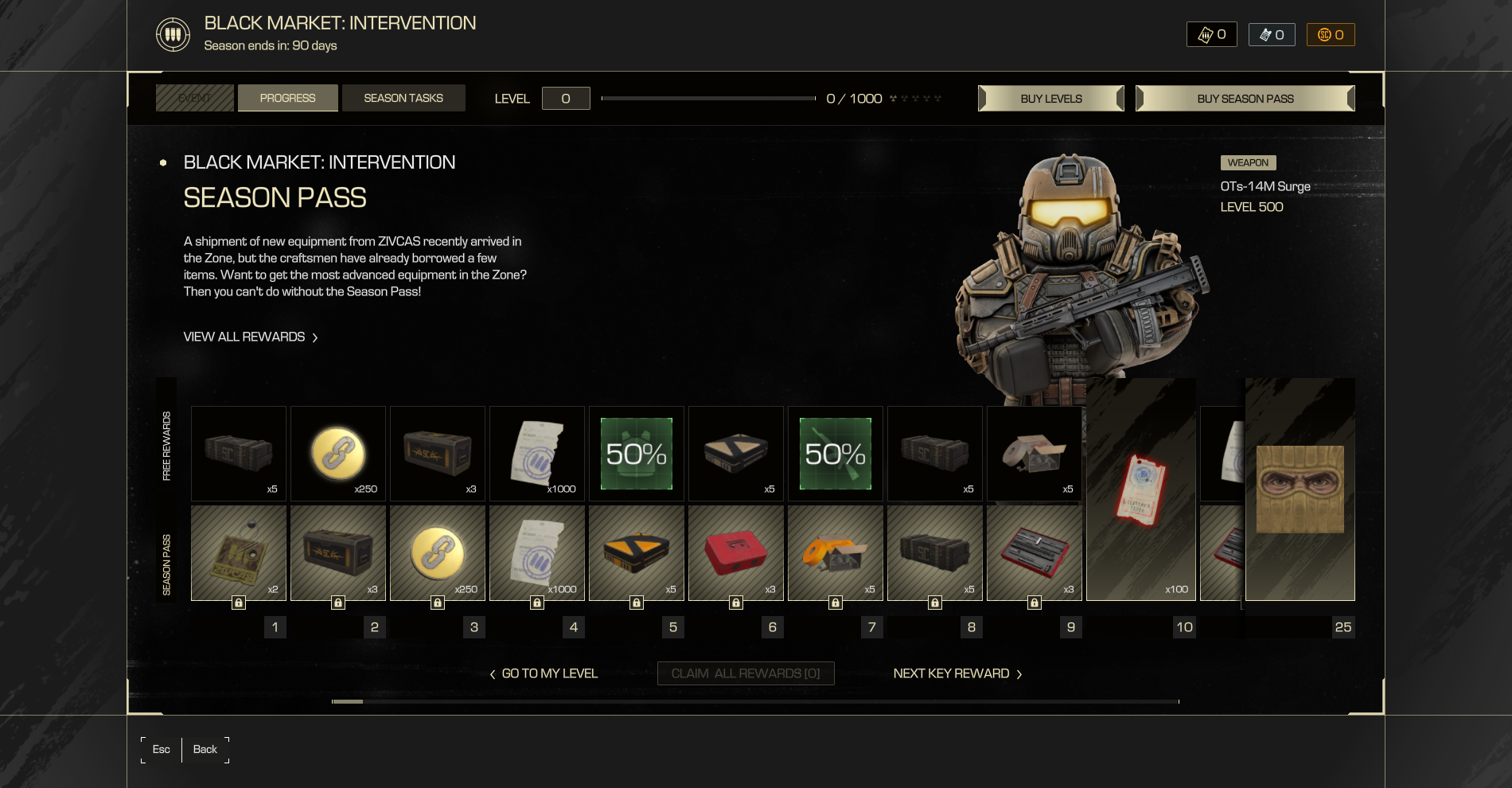Image resolution: width=1512 pixels, height=788 pixels.
Task: Open the orange currency balance counter
Action: coord(1331,34)
